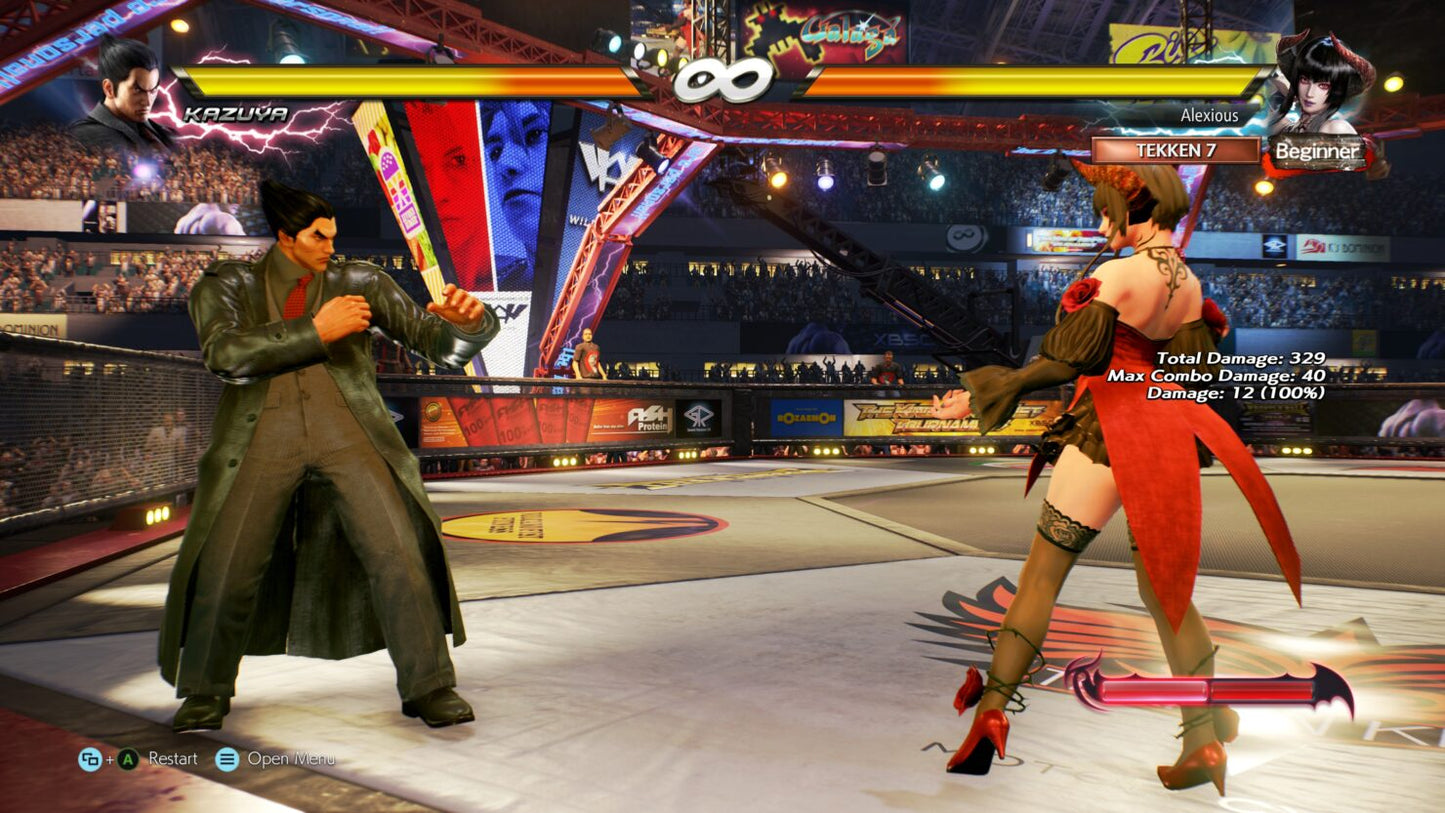
Task: Click the infinity round timer symbol
Action: pyautogui.click(x=723, y=80)
